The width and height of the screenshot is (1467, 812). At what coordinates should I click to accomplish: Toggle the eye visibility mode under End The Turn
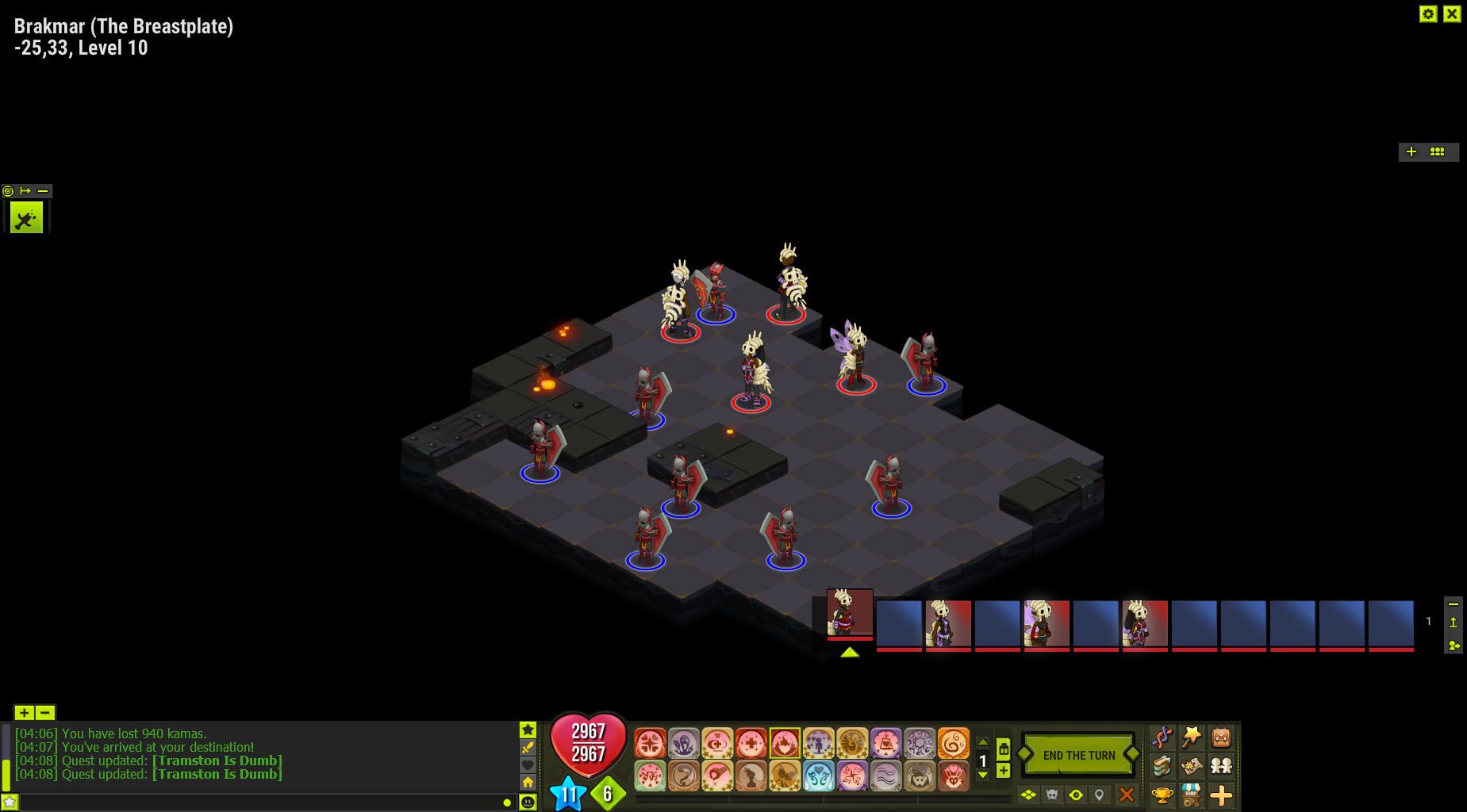click(1076, 795)
